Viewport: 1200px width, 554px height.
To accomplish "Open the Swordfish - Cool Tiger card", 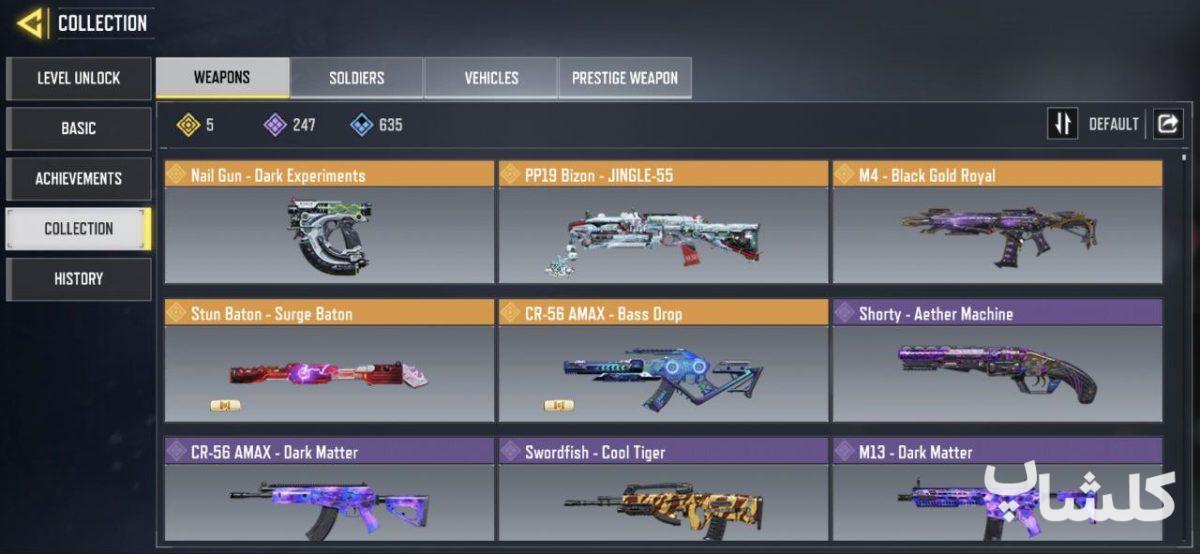I will [x=663, y=491].
